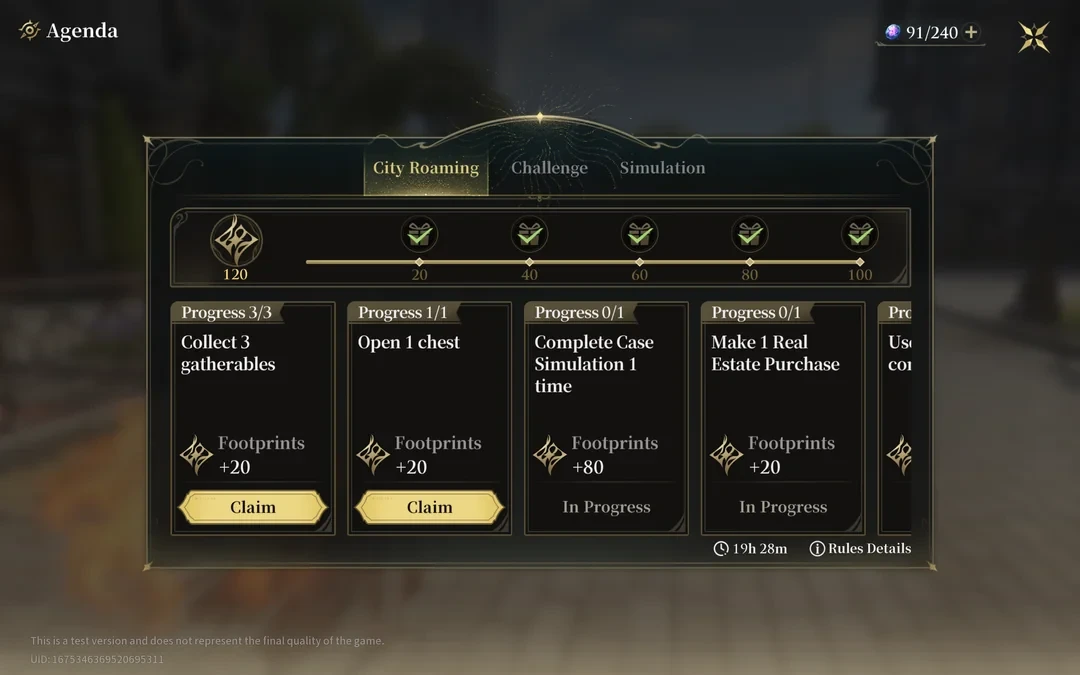Select the 40 Footprints milestone gift
1080x675 pixels.
pos(529,236)
